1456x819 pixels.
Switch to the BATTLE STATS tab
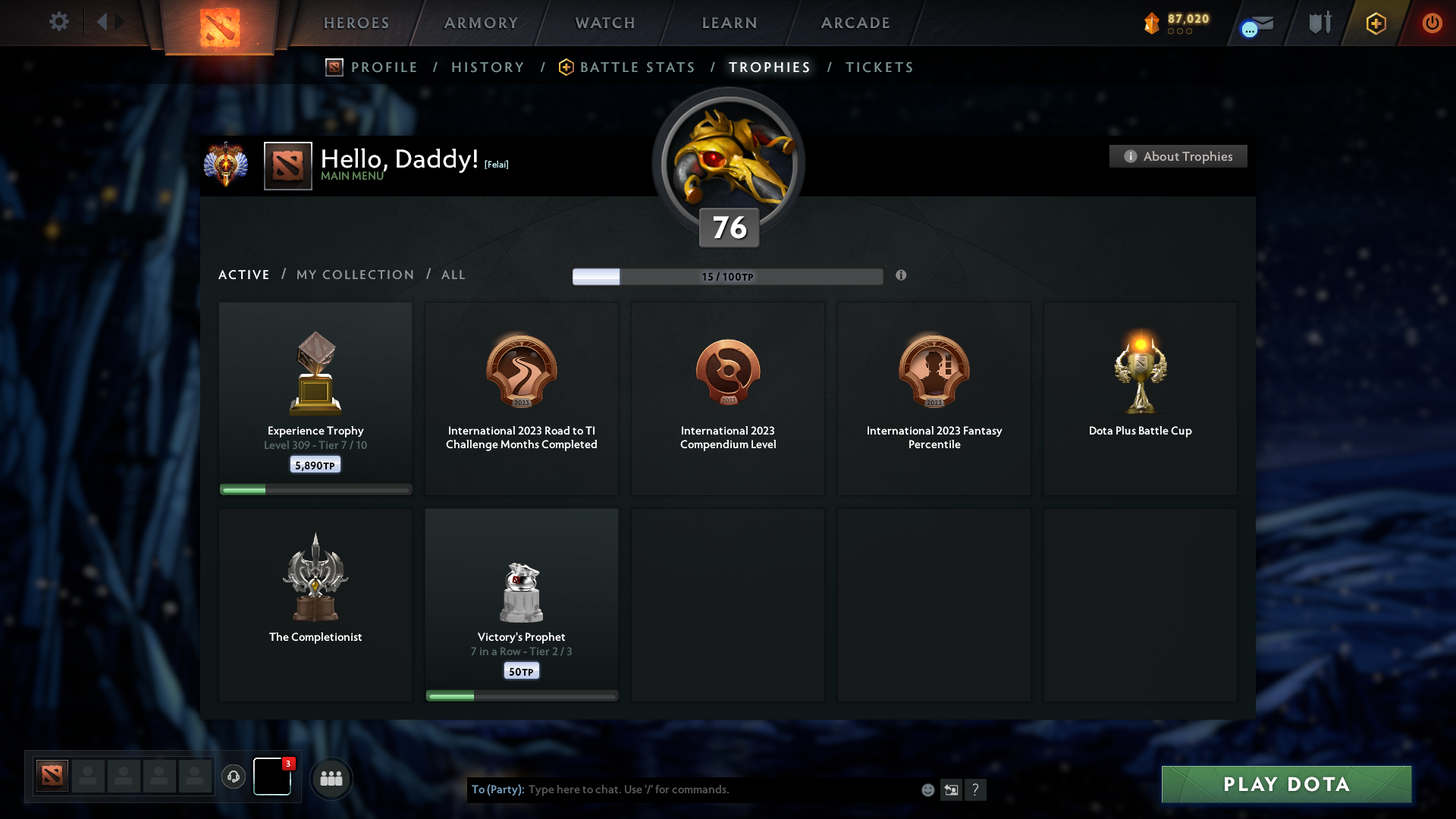click(637, 67)
